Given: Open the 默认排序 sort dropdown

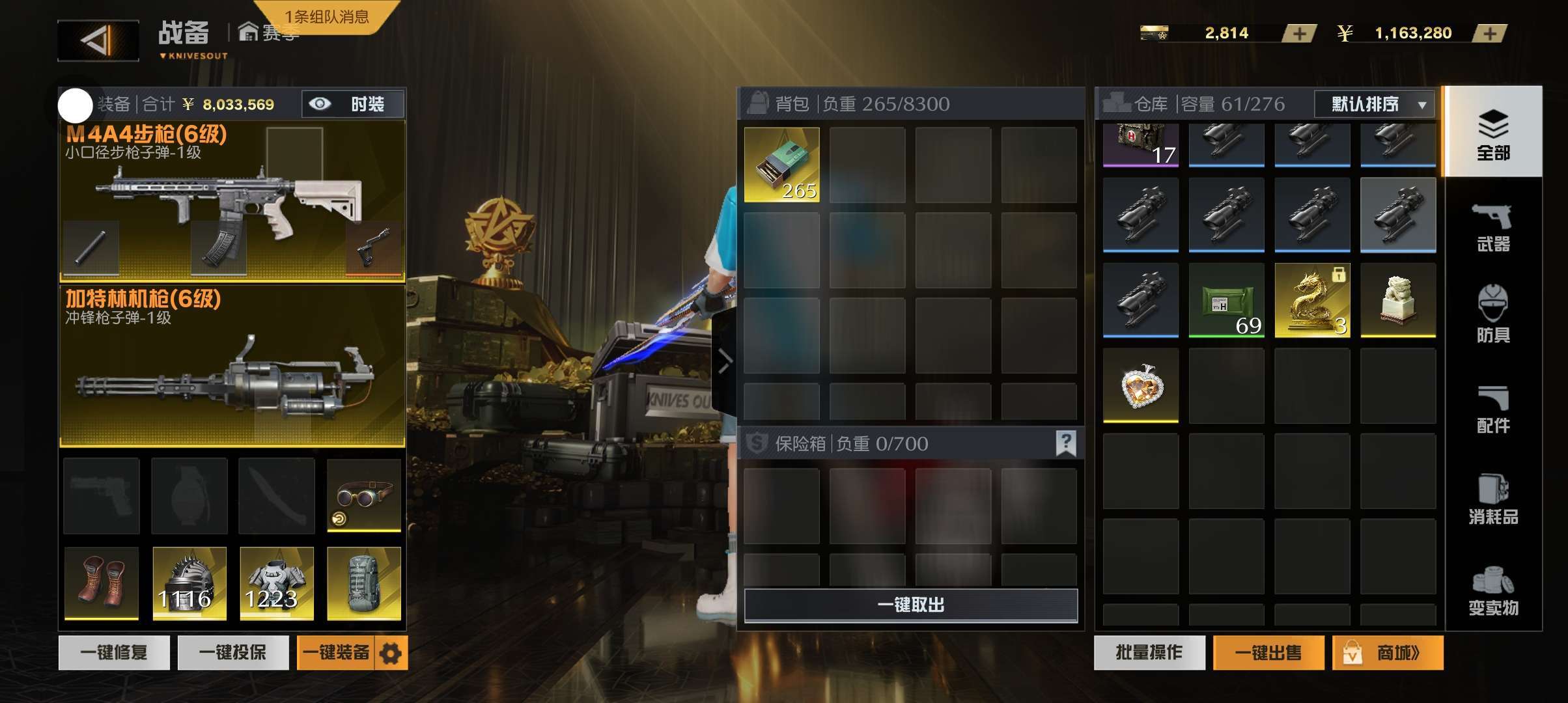Looking at the screenshot, I should pyautogui.click(x=1374, y=104).
